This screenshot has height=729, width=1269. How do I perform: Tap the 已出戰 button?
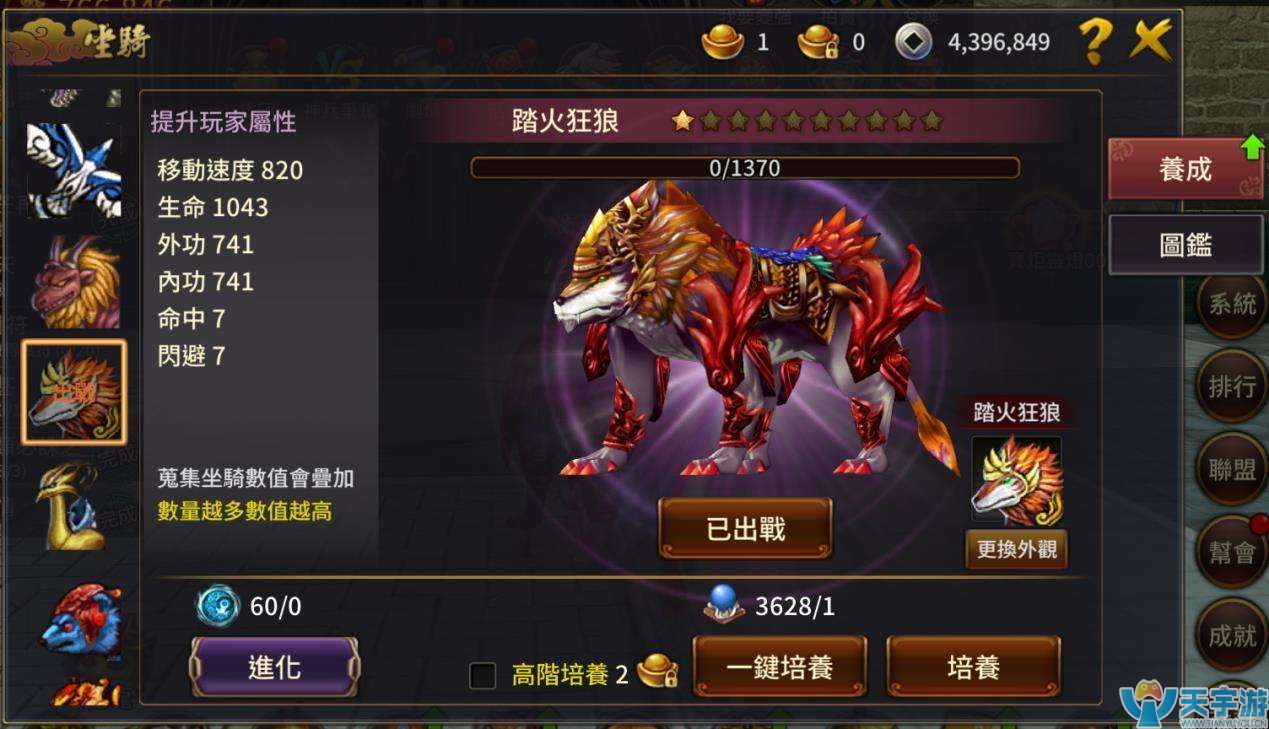coord(745,528)
